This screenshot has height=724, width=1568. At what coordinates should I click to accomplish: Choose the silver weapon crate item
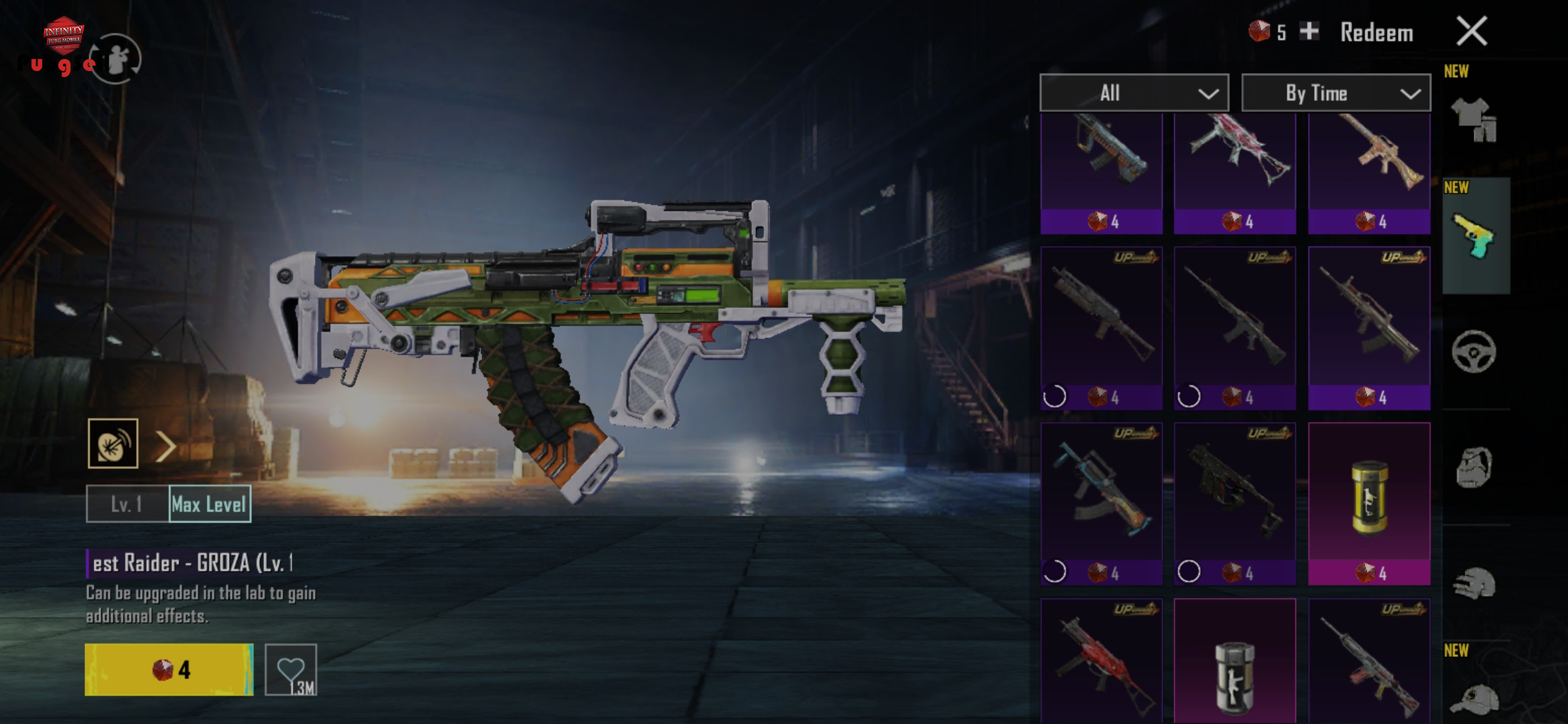[x=1234, y=670]
